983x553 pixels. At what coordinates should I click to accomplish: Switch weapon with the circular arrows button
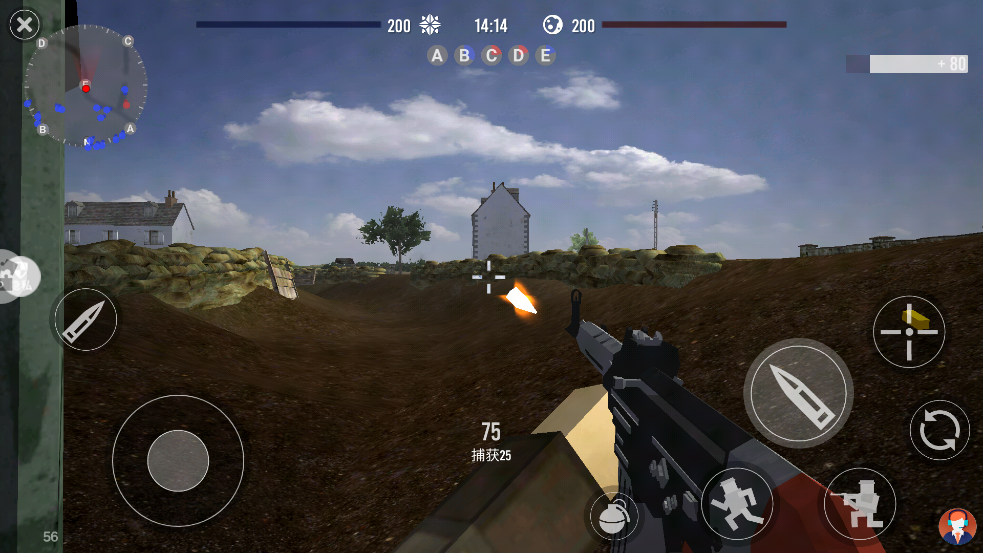click(940, 430)
